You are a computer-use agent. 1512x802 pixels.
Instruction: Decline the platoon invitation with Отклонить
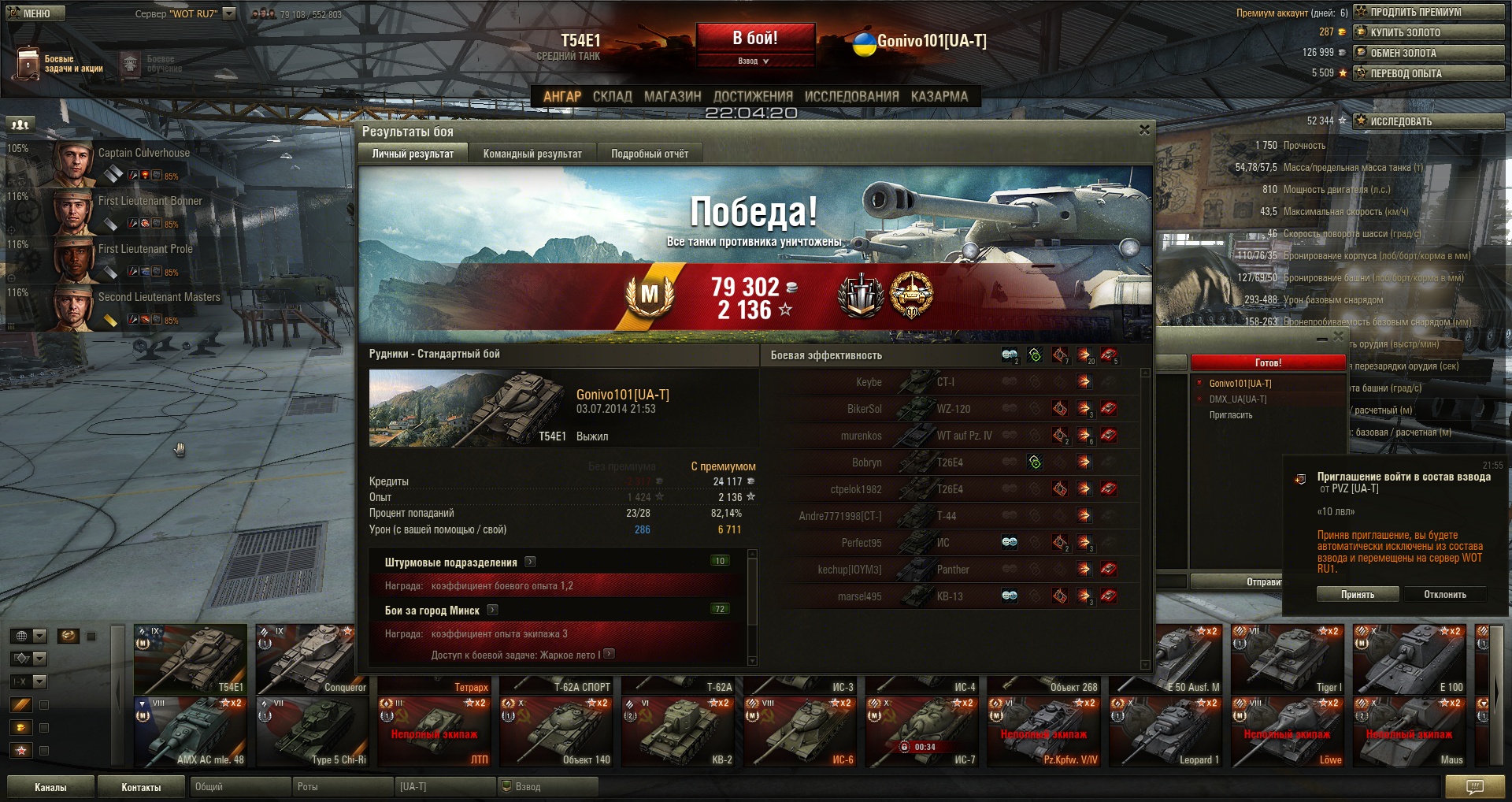point(1444,595)
